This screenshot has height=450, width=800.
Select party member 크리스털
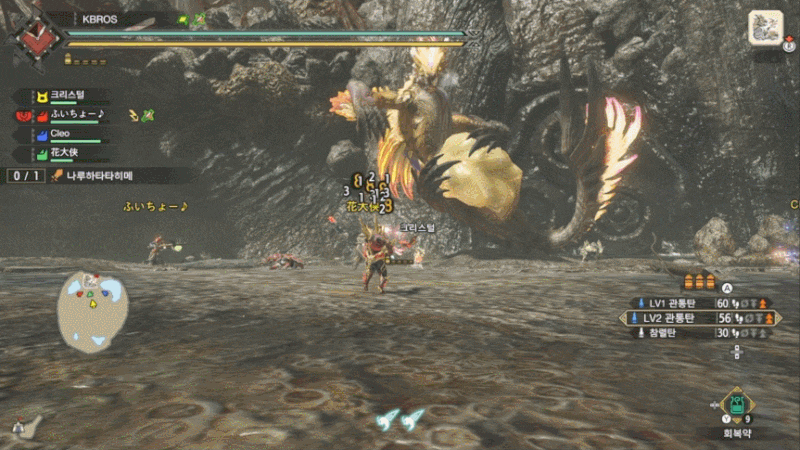[x=70, y=96]
